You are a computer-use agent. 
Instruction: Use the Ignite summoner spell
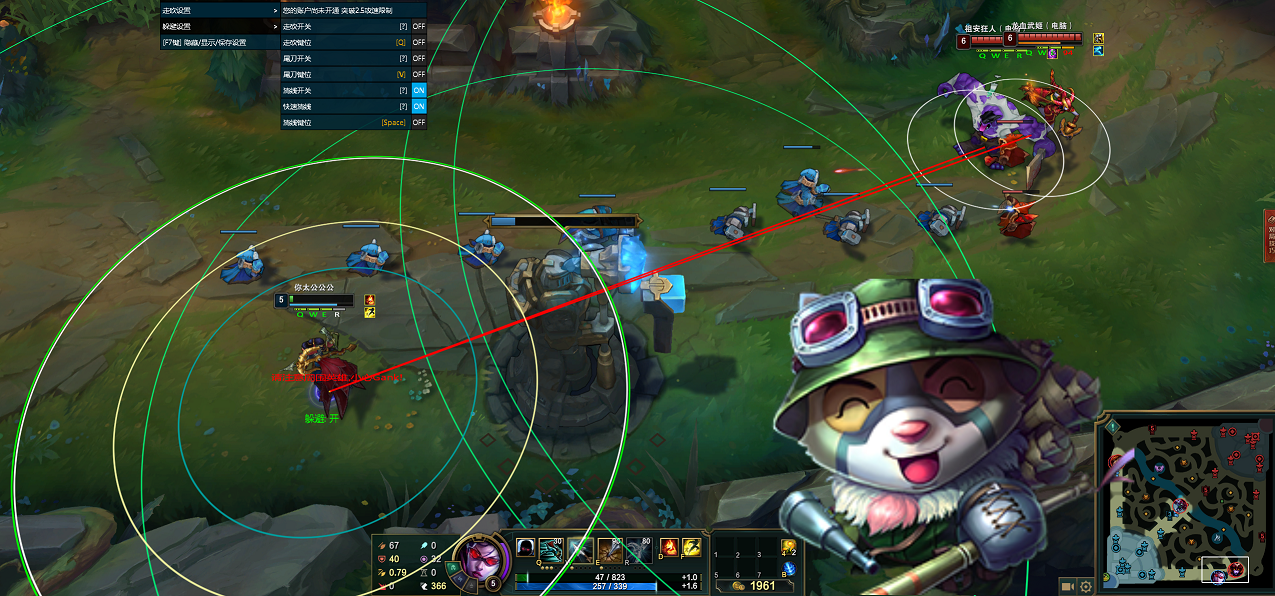pyautogui.click(x=669, y=548)
